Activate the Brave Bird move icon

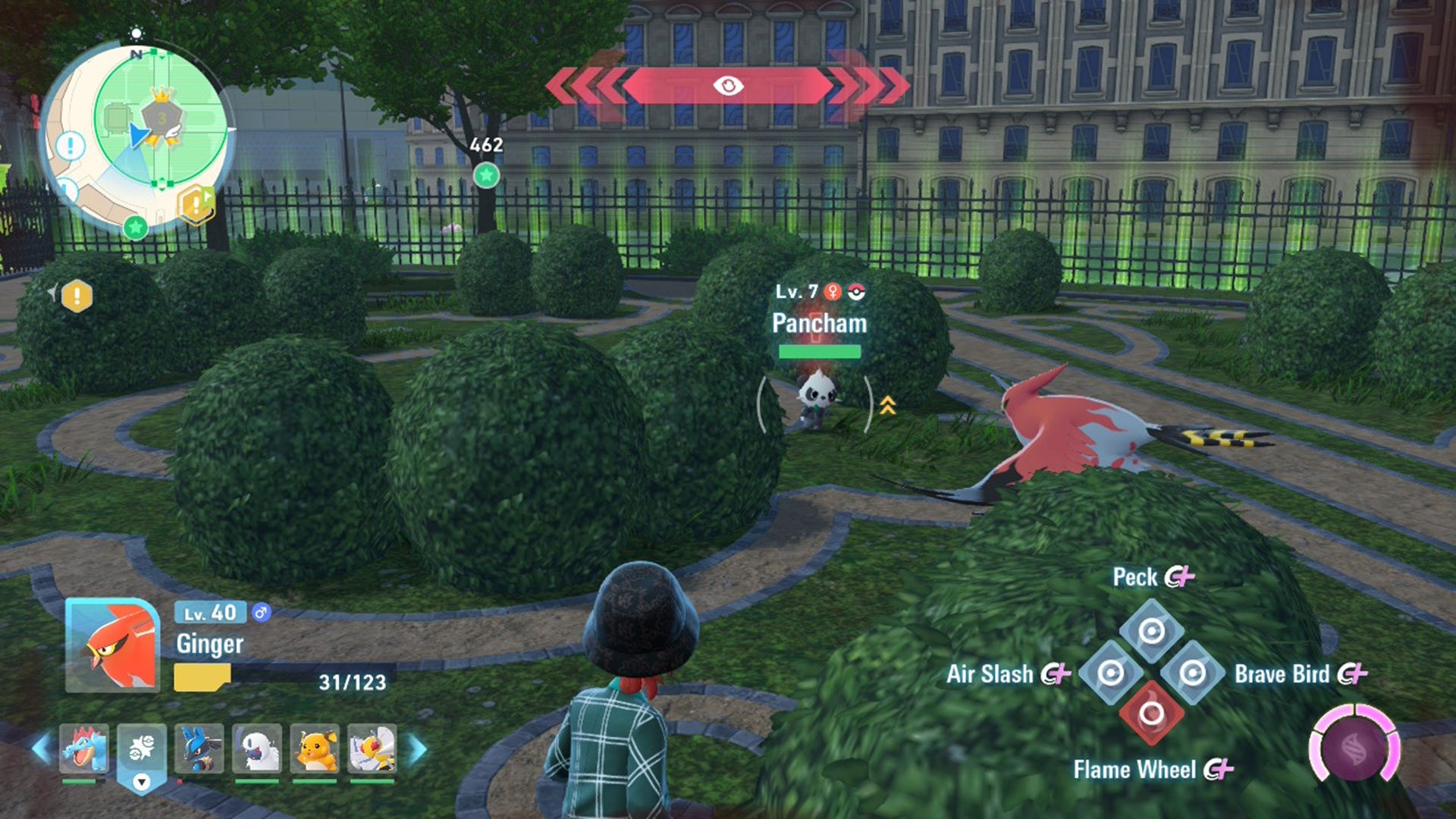[x=1192, y=673]
